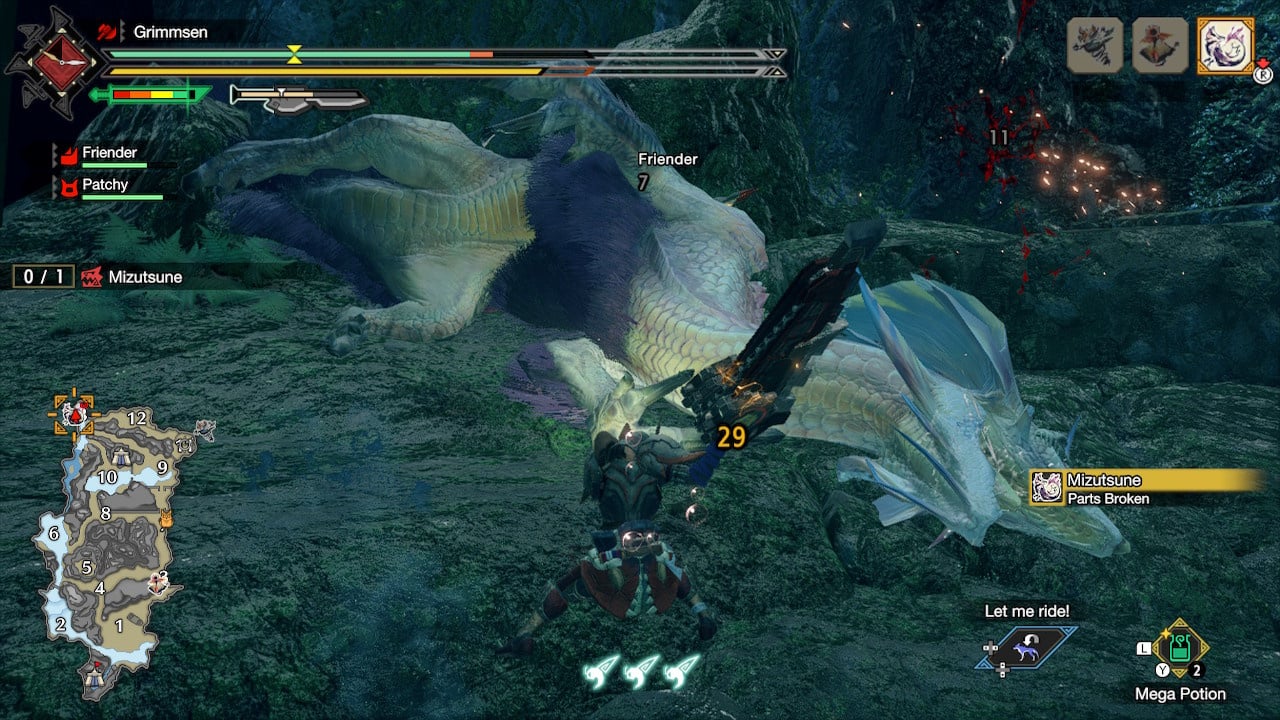Click the orange owl-shaped marker on the minimap
1280x720 pixels.
tap(166, 518)
